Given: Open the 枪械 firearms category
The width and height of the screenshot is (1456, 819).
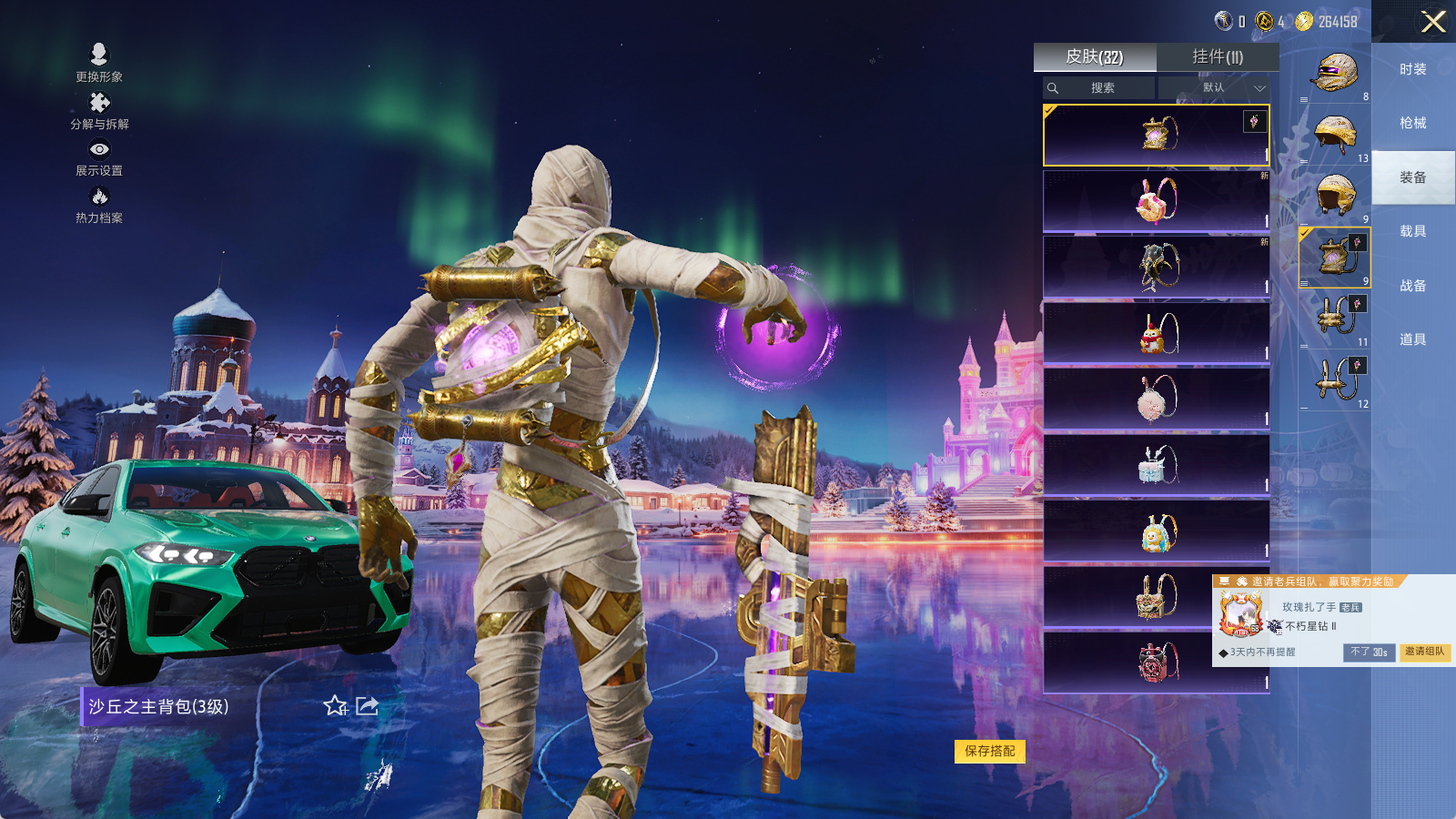Looking at the screenshot, I should (x=1413, y=123).
